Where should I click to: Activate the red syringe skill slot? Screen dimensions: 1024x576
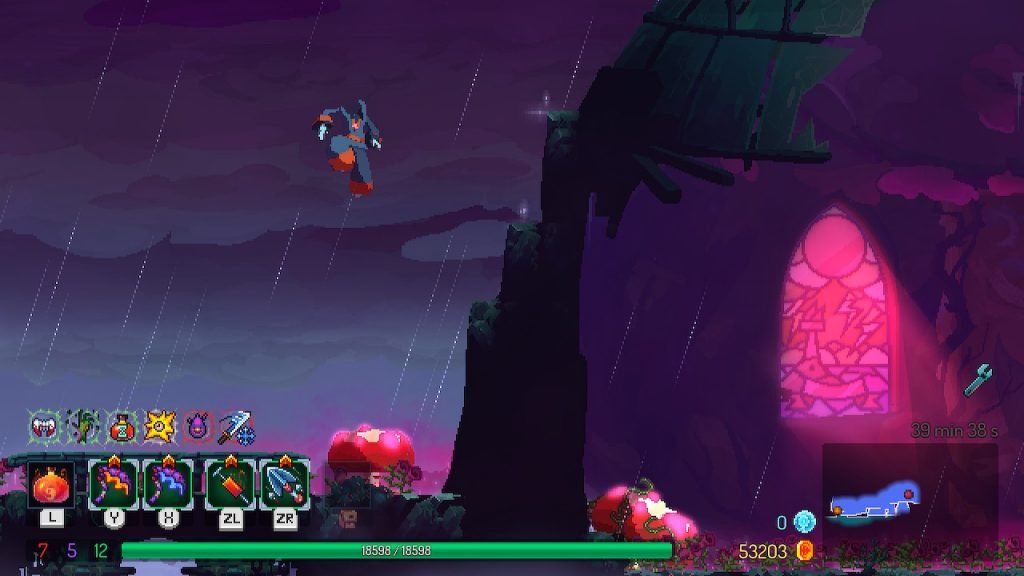tap(231, 484)
